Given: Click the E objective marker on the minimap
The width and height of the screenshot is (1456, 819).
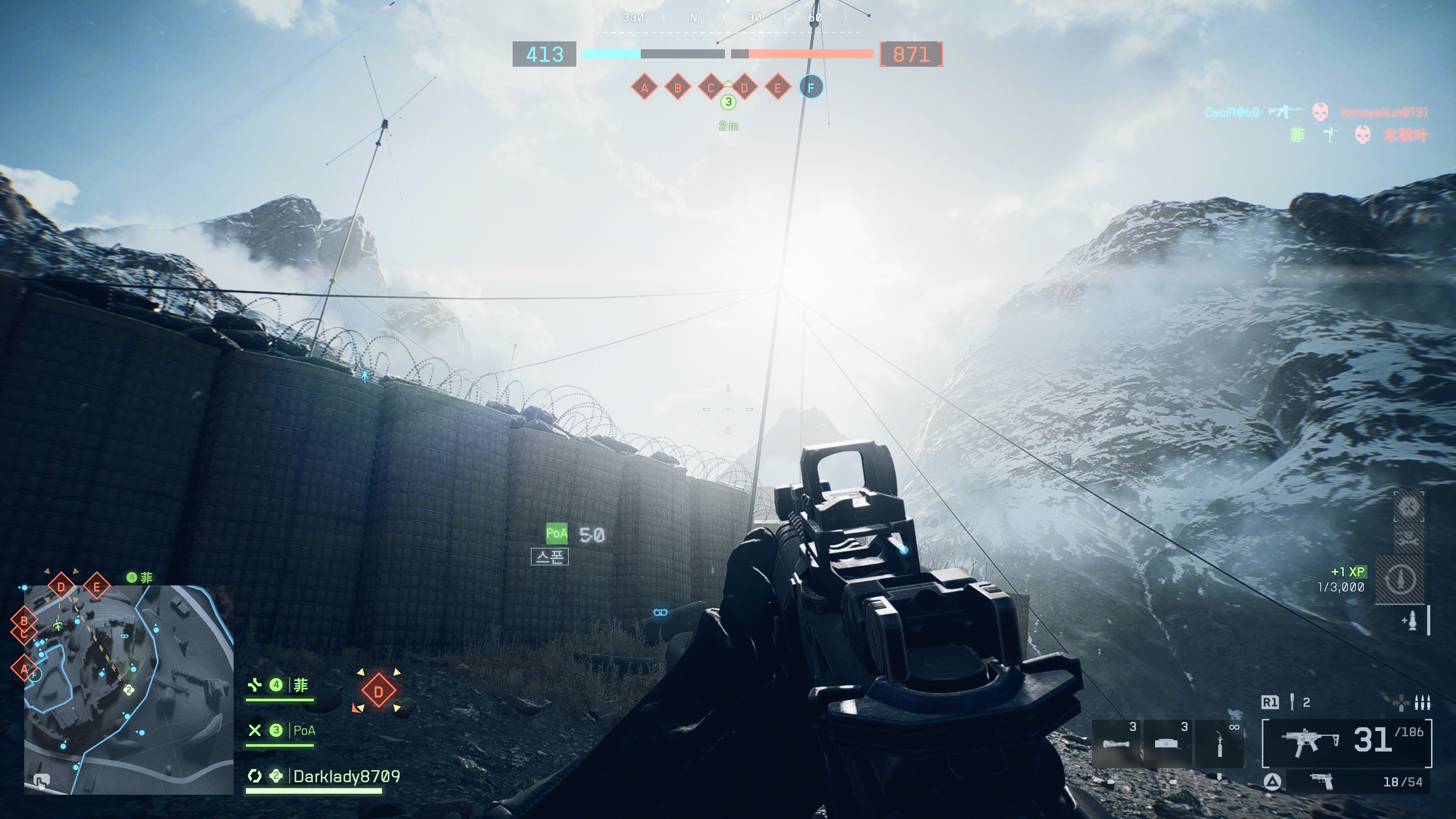Looking at the screenshot, I should pyautogui.click(x=96, y=587).
